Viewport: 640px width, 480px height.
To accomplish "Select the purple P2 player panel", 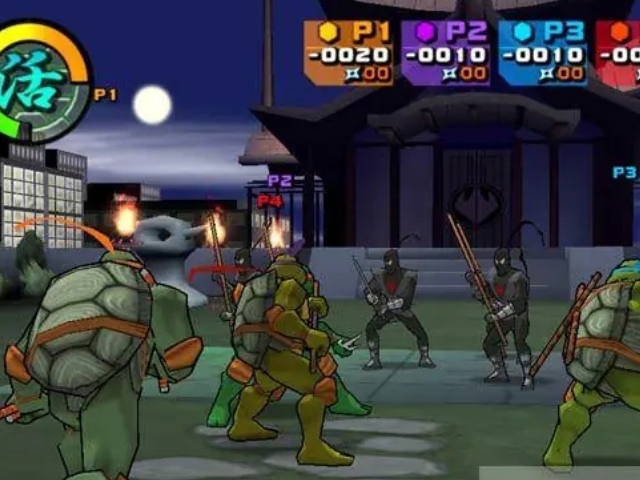I will 445,52.
